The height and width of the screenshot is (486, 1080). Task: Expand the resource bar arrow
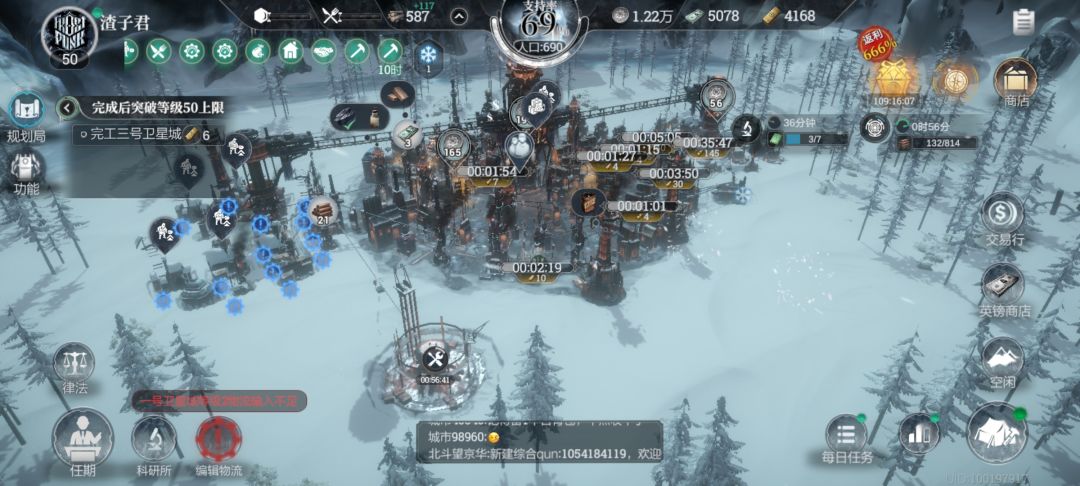point(459,16)
